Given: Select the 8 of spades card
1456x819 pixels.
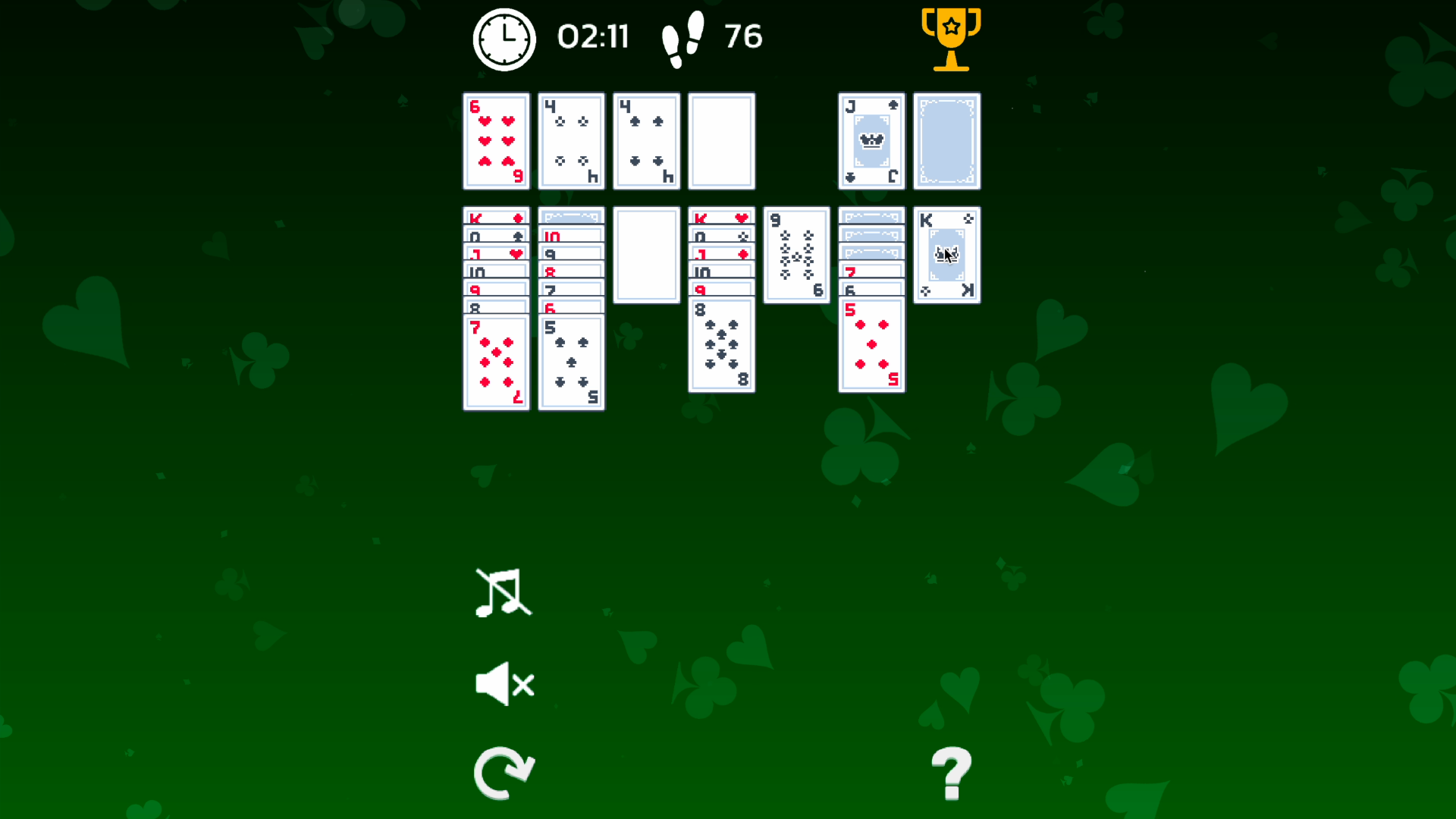Looking at the screenshot, I should coord(721,345).
